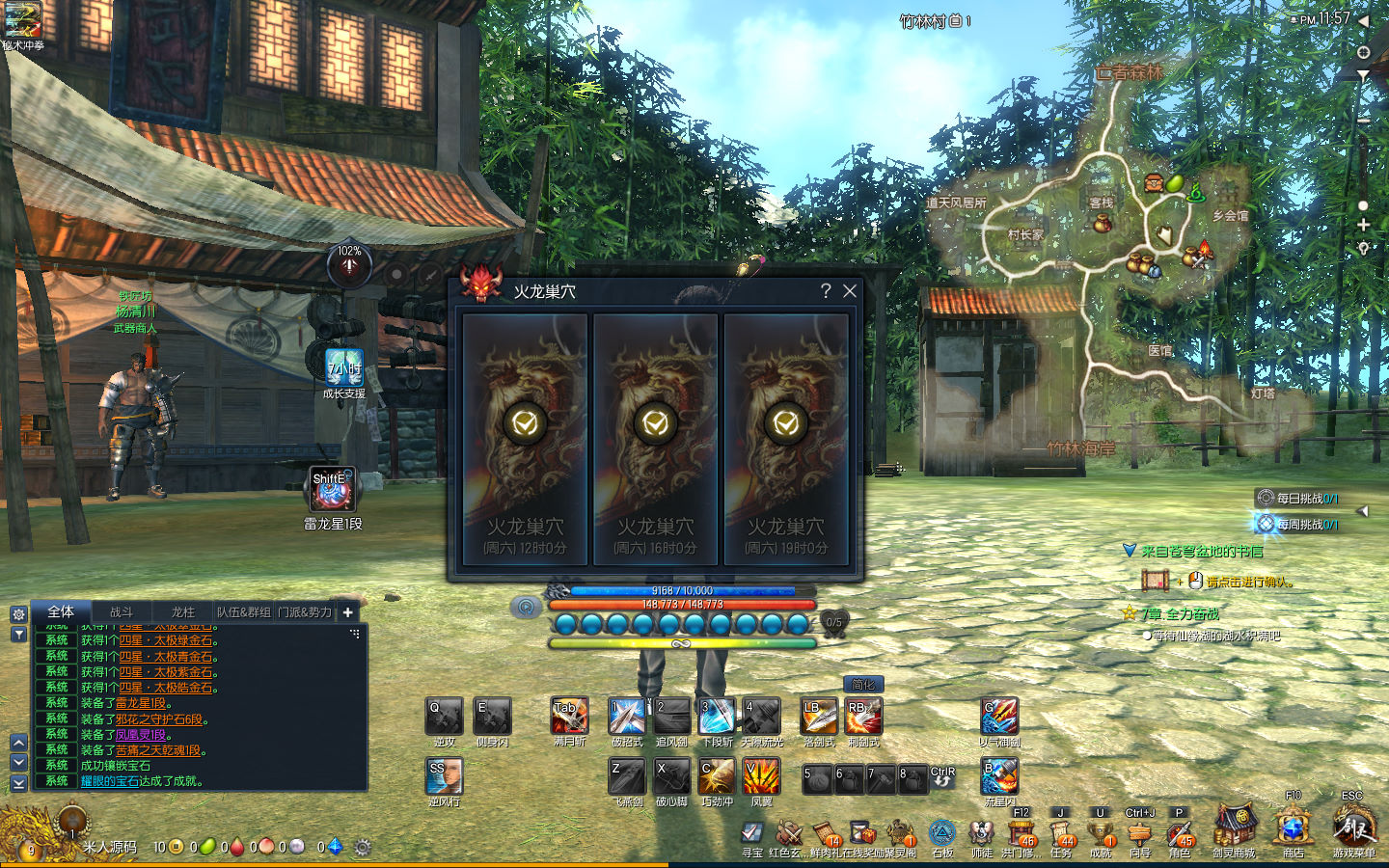
Task: Click the 简化 button above skills
Action: 863,684
